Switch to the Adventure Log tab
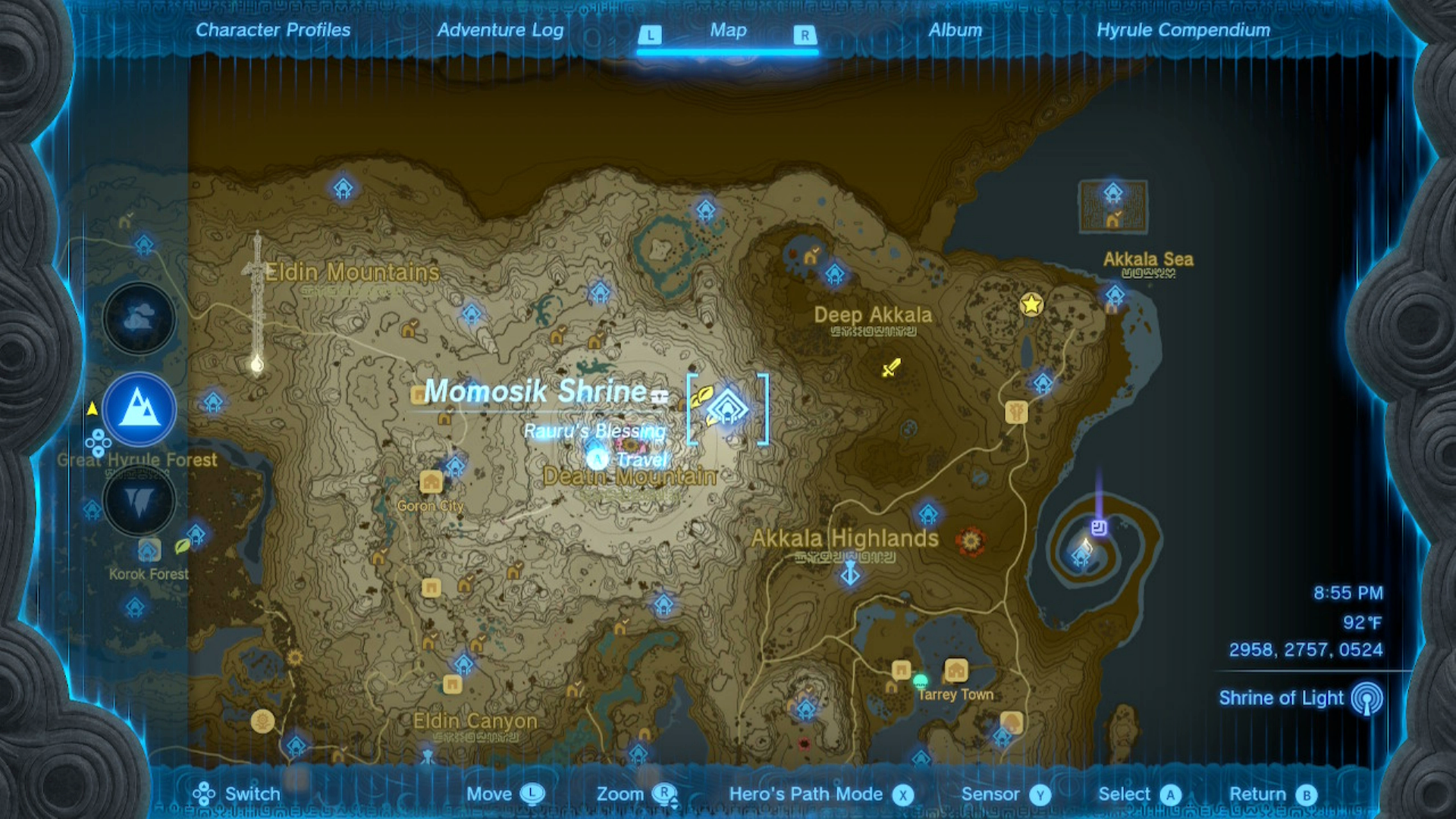This screenshot has width=1456, height=819. [499, 30]
